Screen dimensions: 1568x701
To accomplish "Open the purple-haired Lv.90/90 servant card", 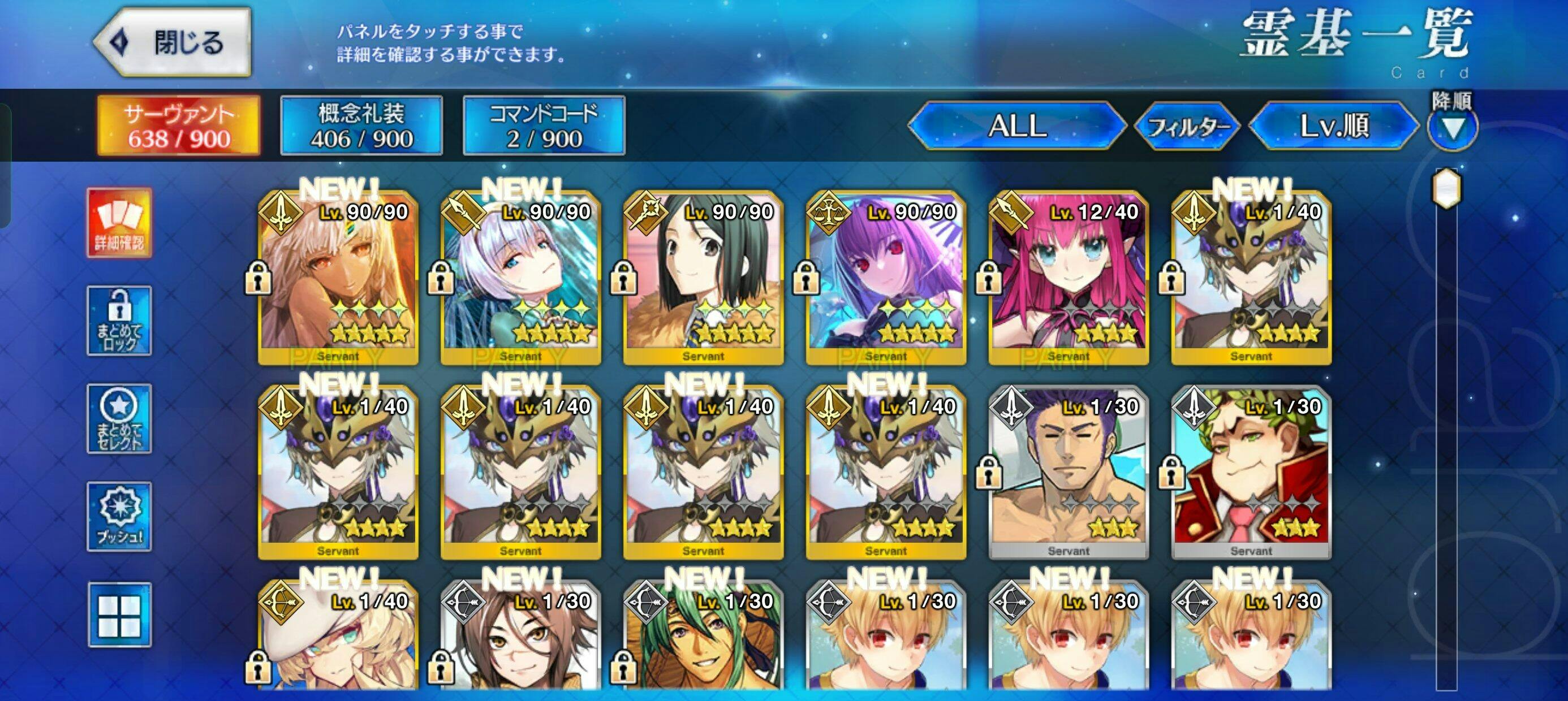I will pyautogui.click(x=886, y=278).
